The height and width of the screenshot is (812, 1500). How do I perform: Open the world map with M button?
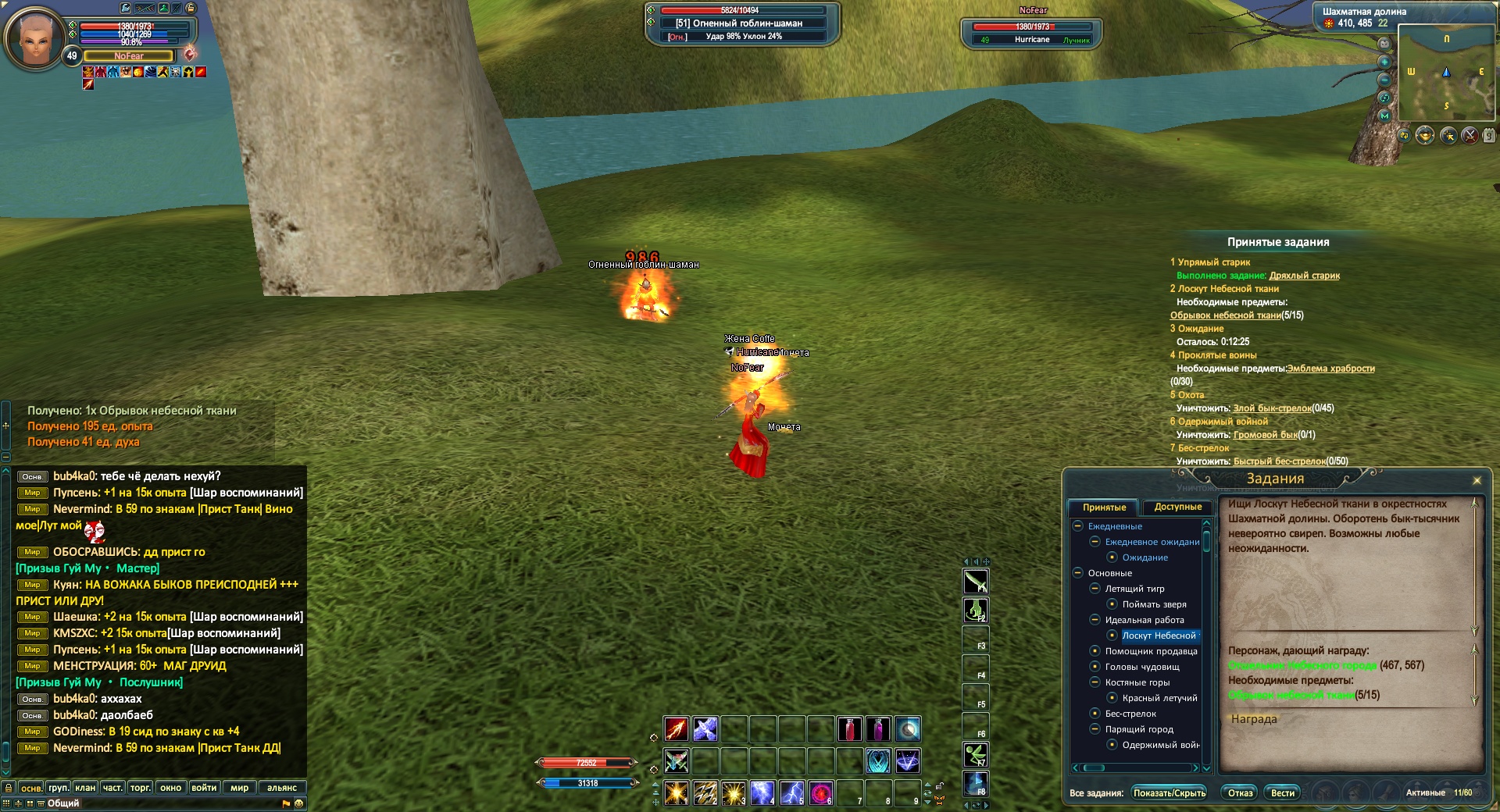coord(1384,116)
